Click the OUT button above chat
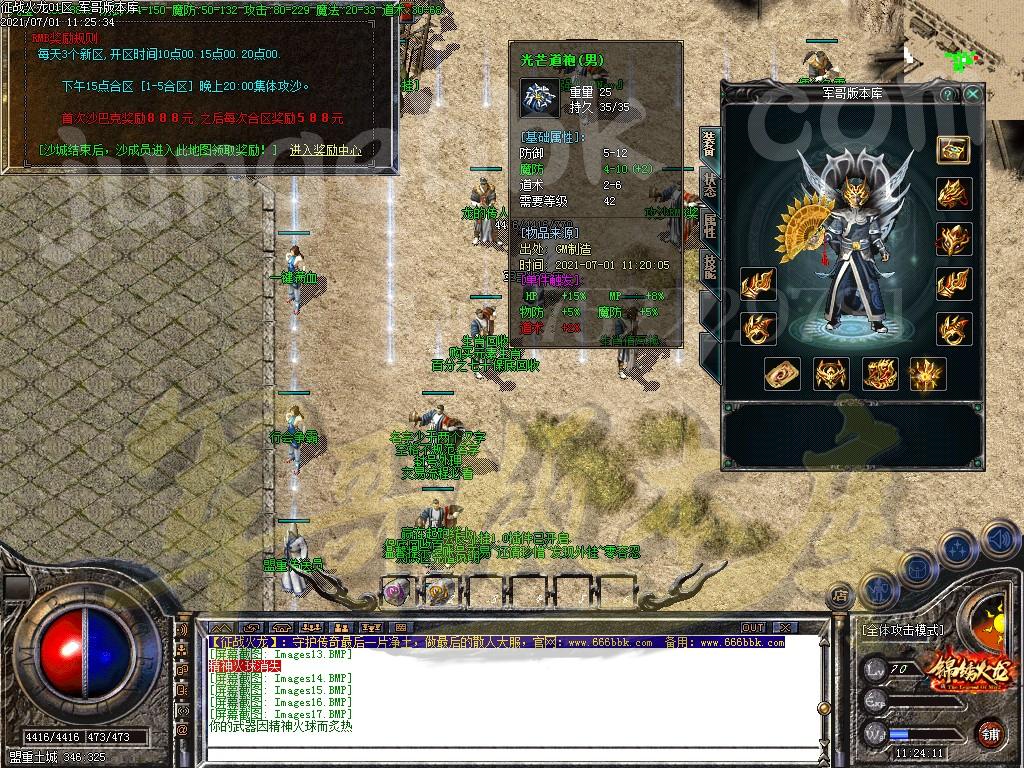Viewport: 1024px width, 768px height. (753, 627)
